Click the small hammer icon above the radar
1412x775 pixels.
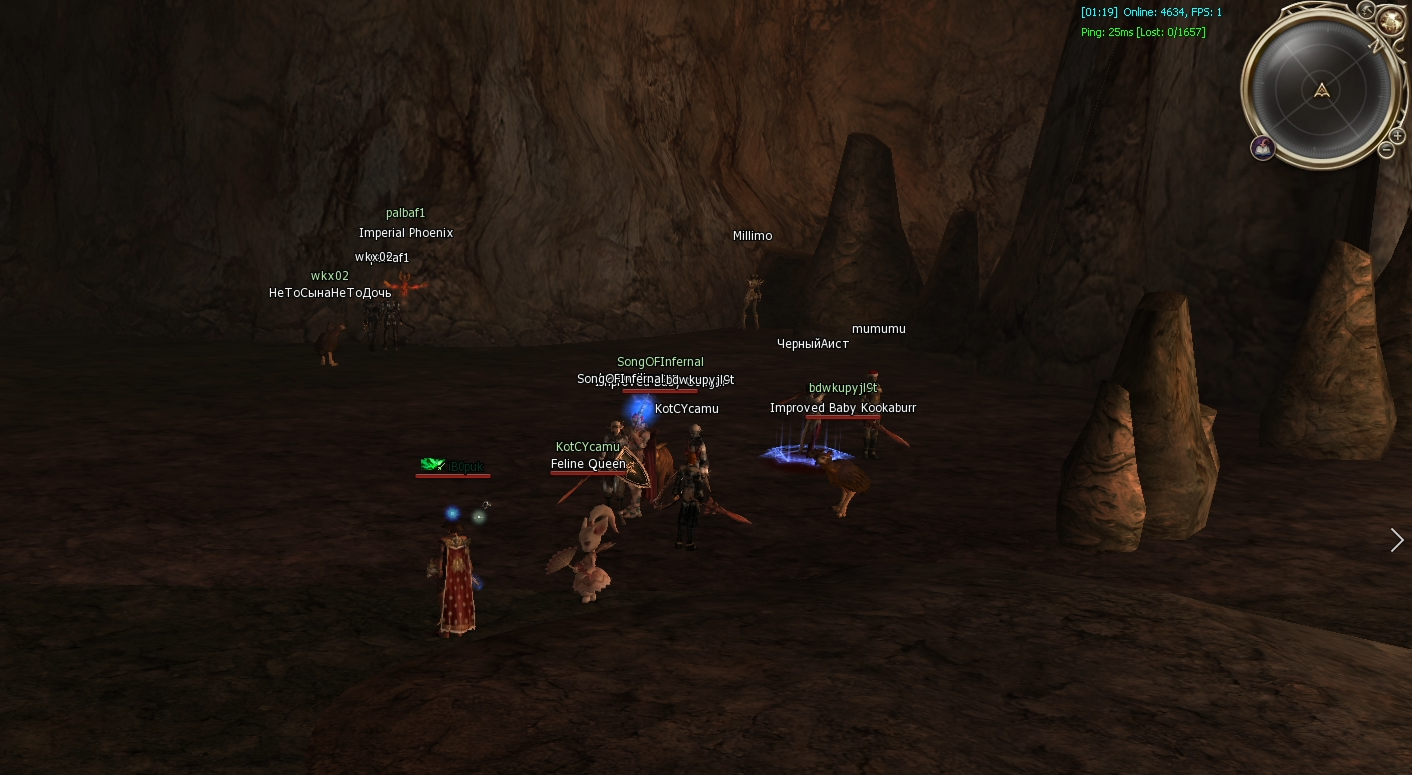pyautogui.click(x=1366, y=10)
